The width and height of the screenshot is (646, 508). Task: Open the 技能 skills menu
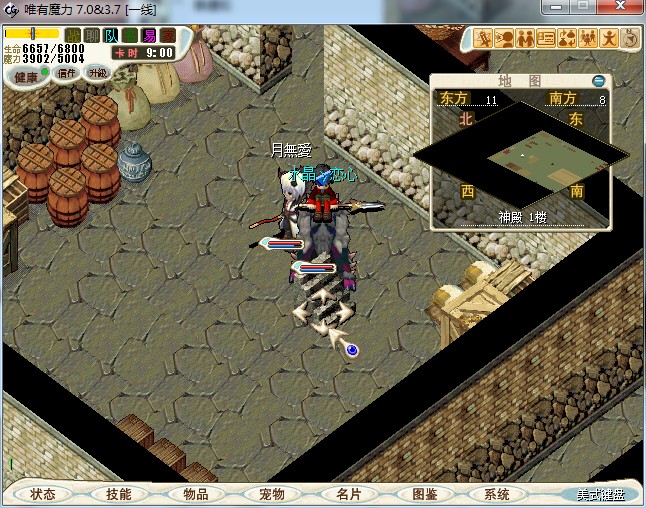[x=119, y=494]
